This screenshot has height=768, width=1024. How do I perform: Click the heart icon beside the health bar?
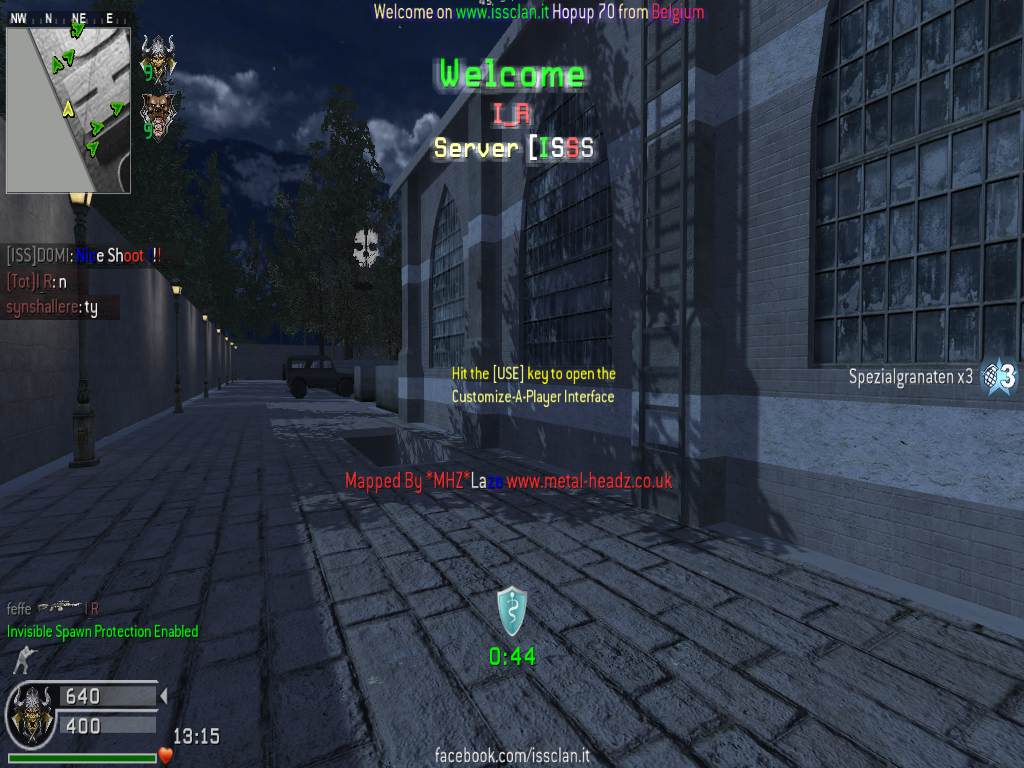click(x=166, y=755)
